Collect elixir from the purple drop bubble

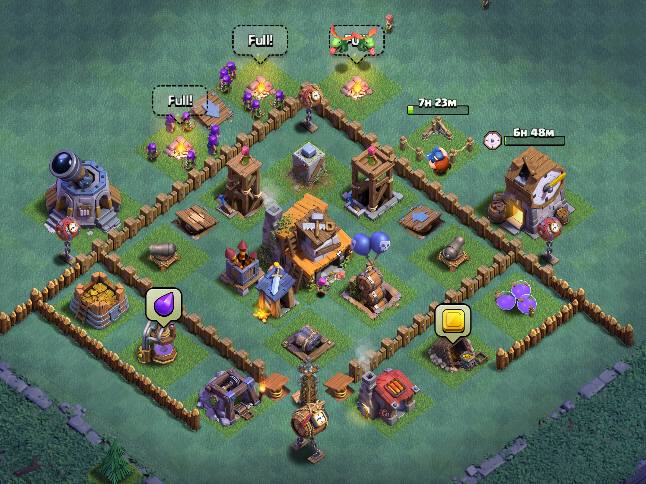click(163, 305)
